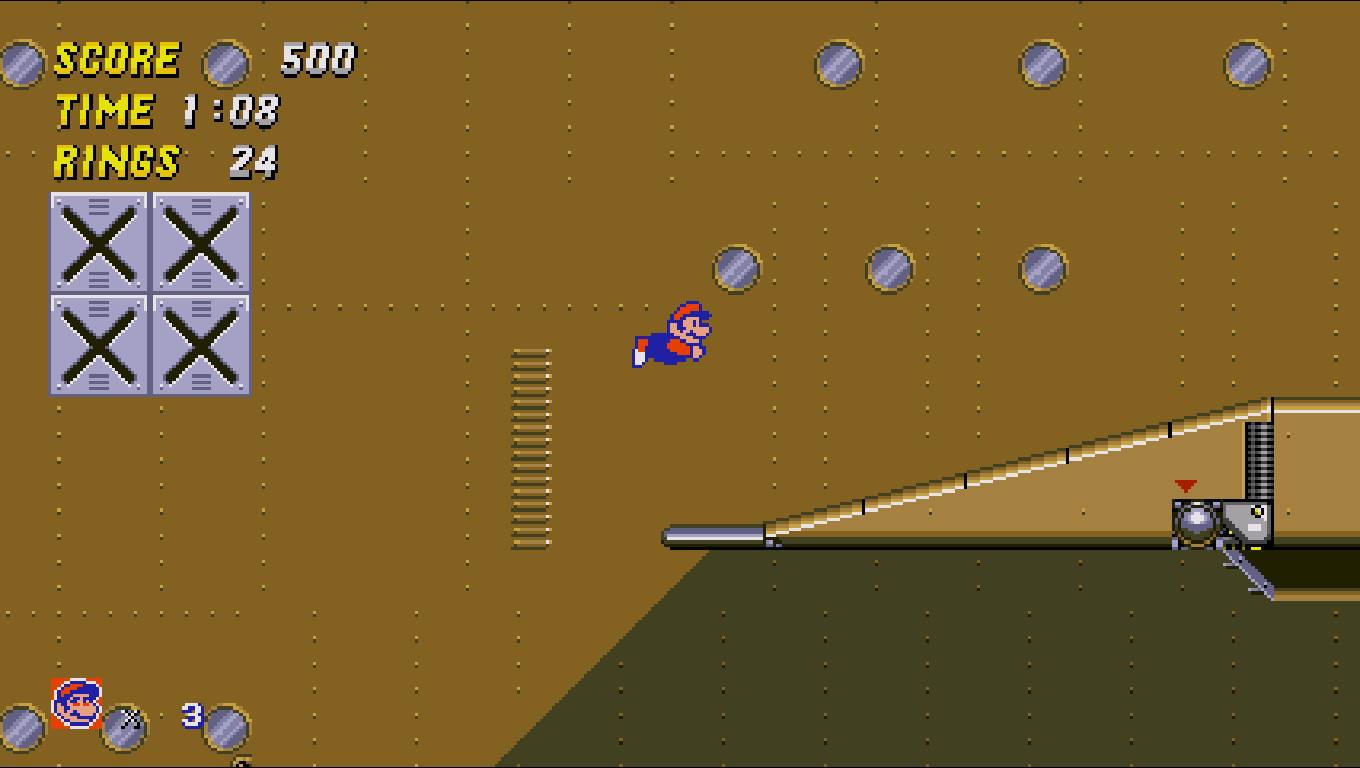This screenshot has width=1360, height=768.
Task: Click the top-left X-marked crate
Action: pos(97,242)
